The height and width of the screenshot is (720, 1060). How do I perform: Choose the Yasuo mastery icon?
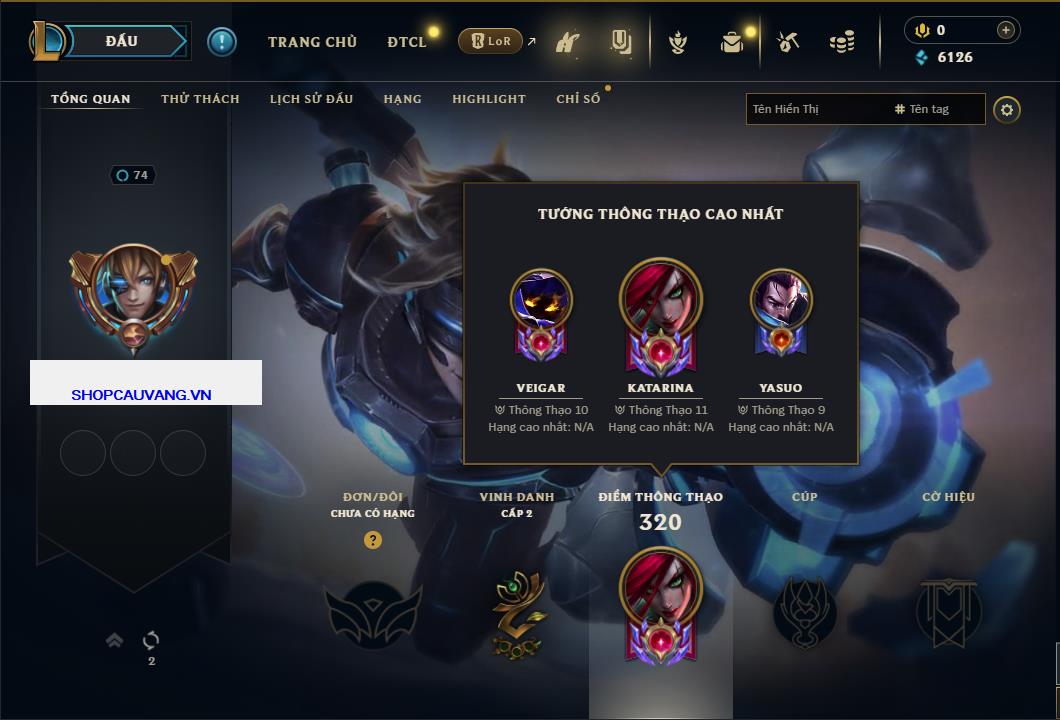click(780, 312)
